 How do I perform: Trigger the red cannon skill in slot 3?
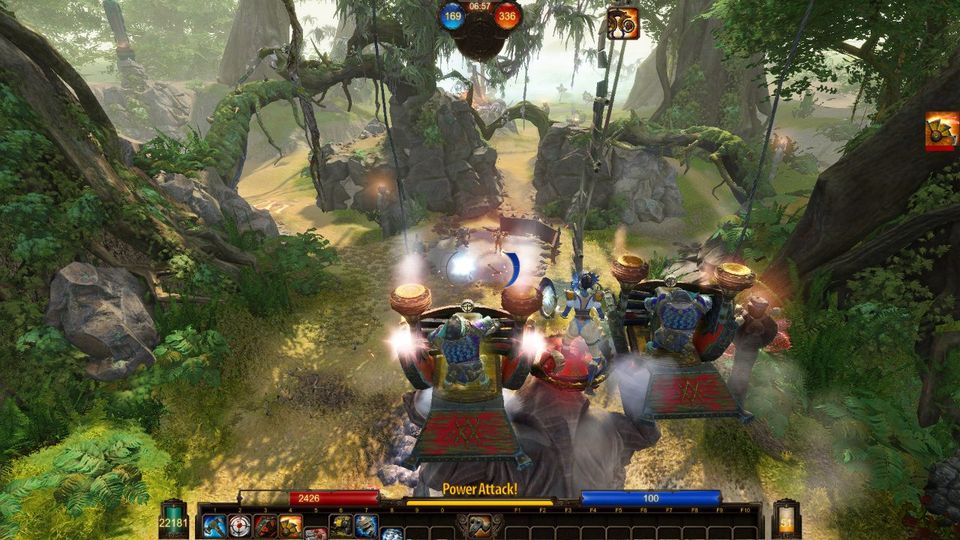pos(265,525)
